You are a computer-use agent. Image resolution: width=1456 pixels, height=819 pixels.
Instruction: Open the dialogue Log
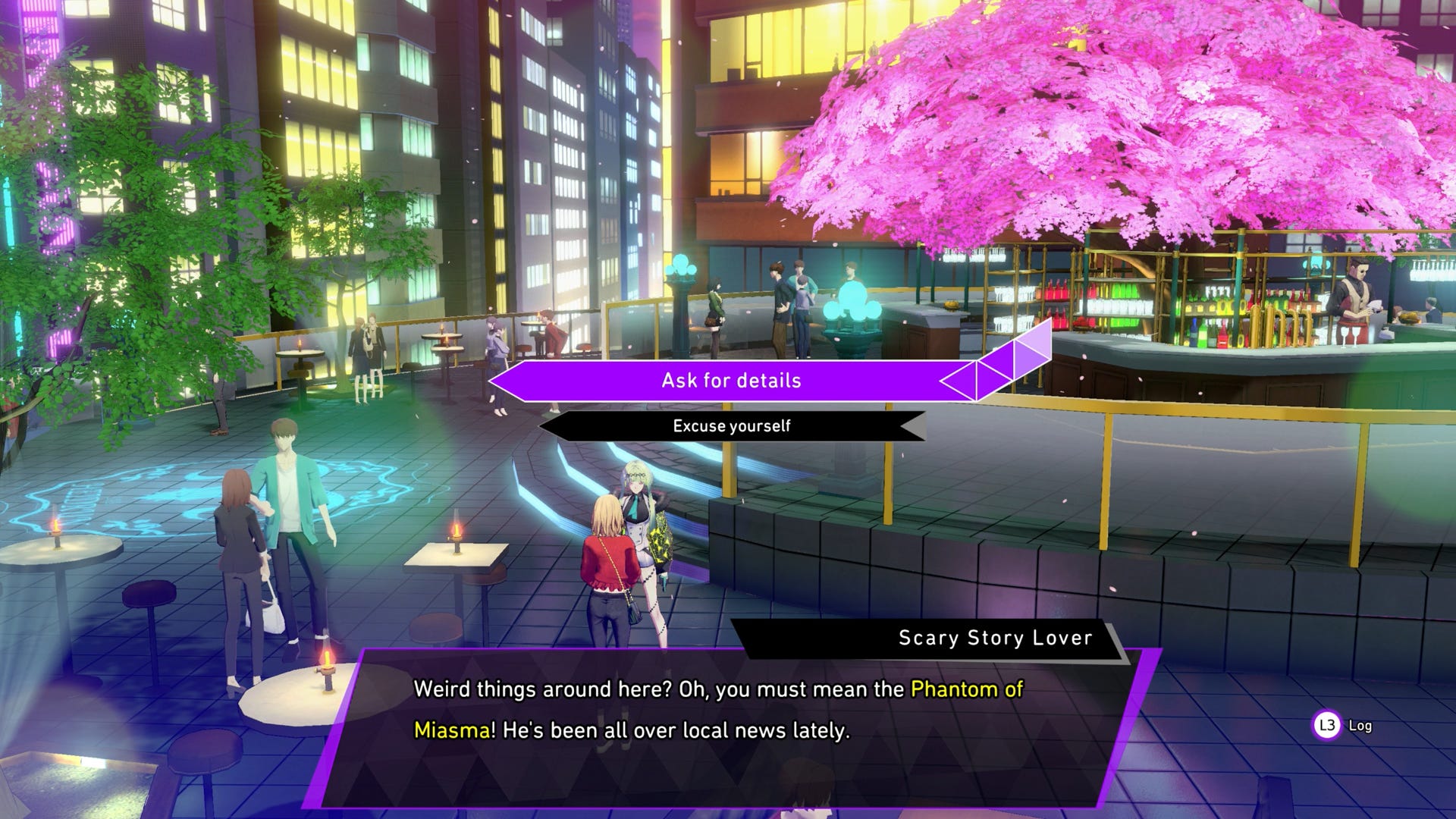[1343, 726]
